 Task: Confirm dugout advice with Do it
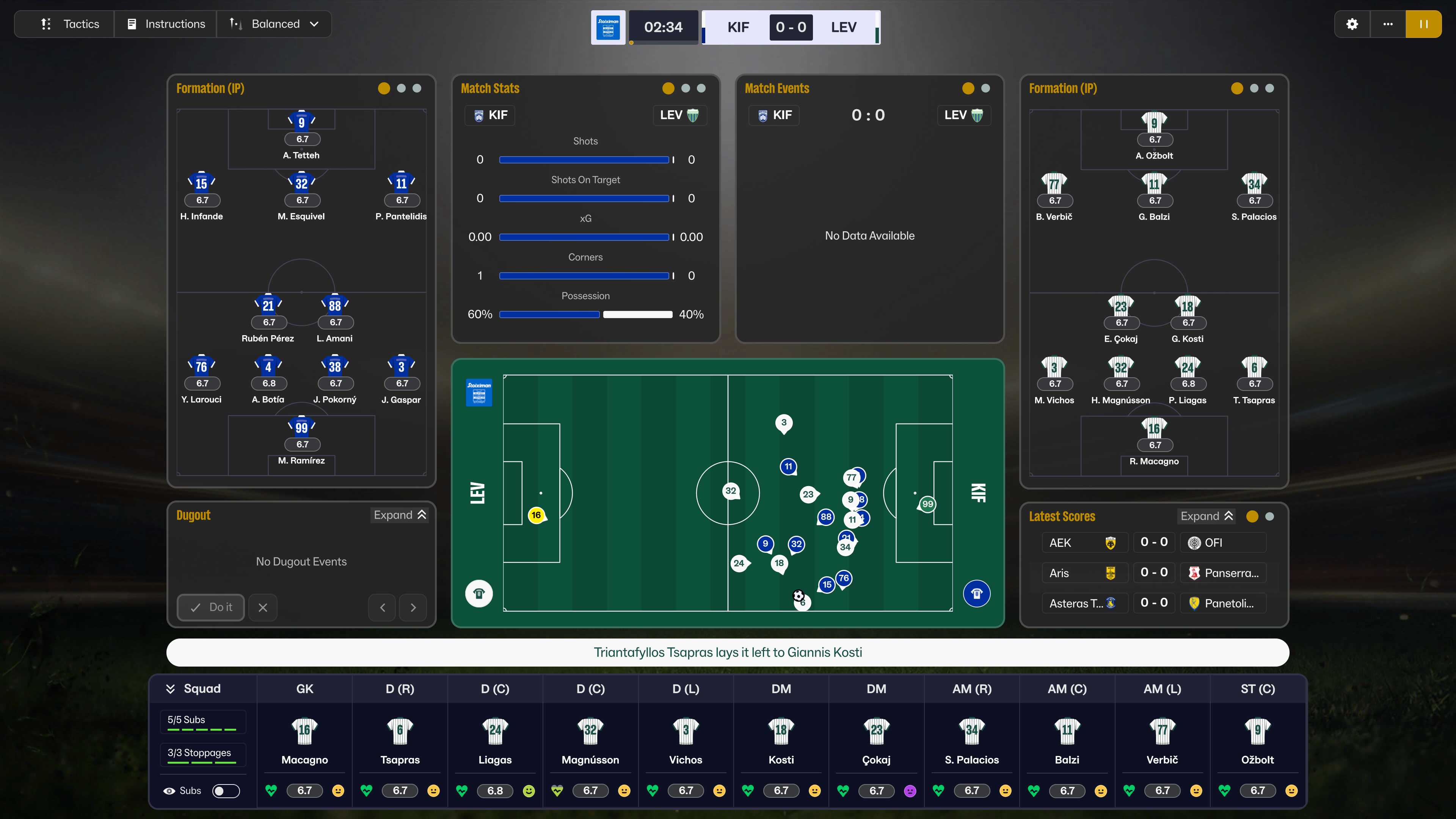point(211,607)
